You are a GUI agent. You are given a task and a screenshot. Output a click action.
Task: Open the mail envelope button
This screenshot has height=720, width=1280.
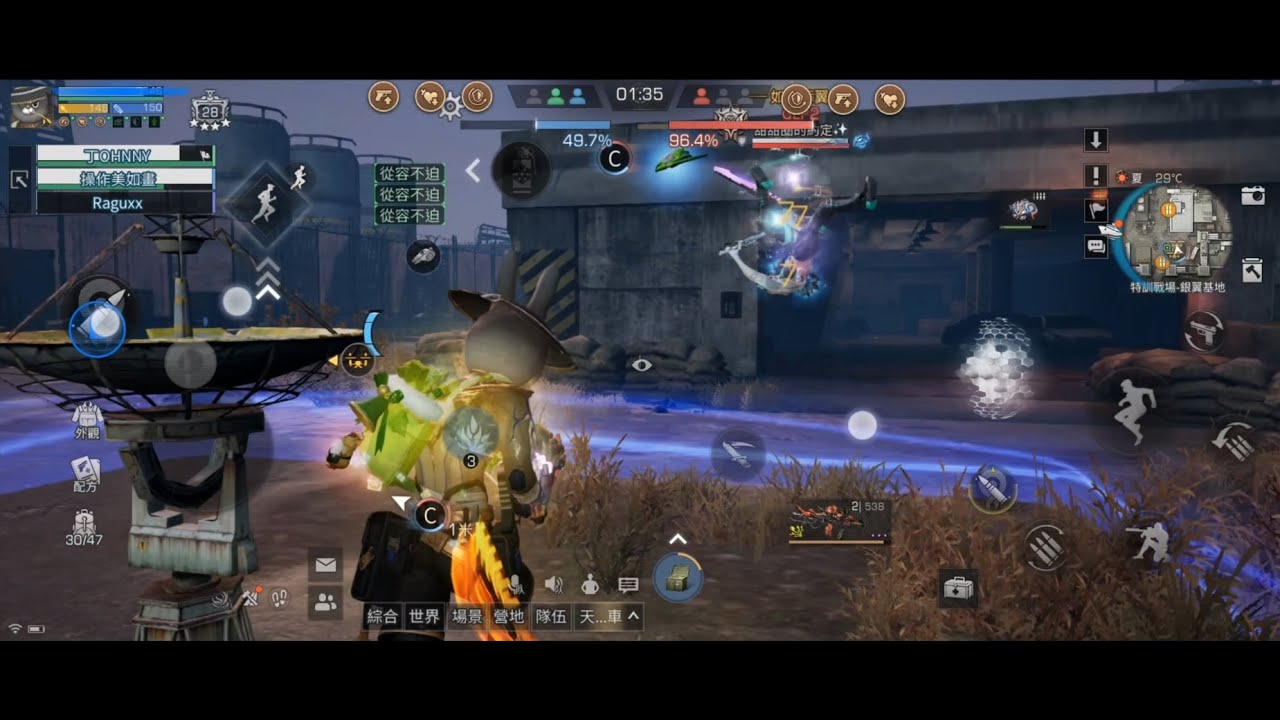(x=325, y=565)
